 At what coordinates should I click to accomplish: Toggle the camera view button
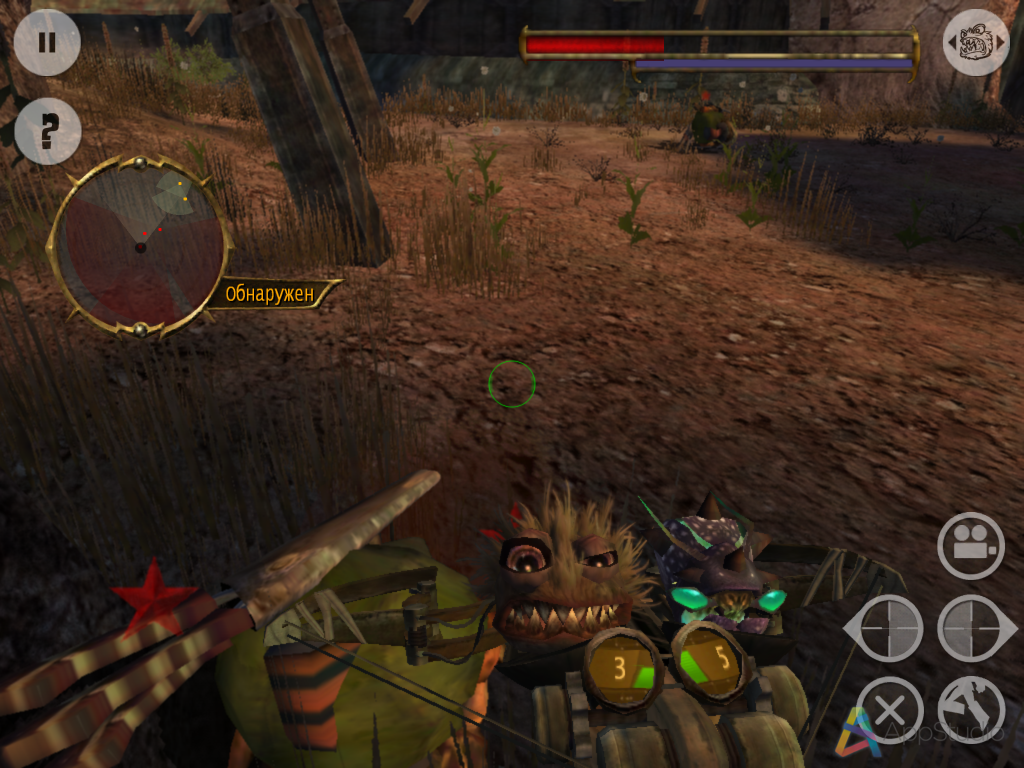point(970,545)
